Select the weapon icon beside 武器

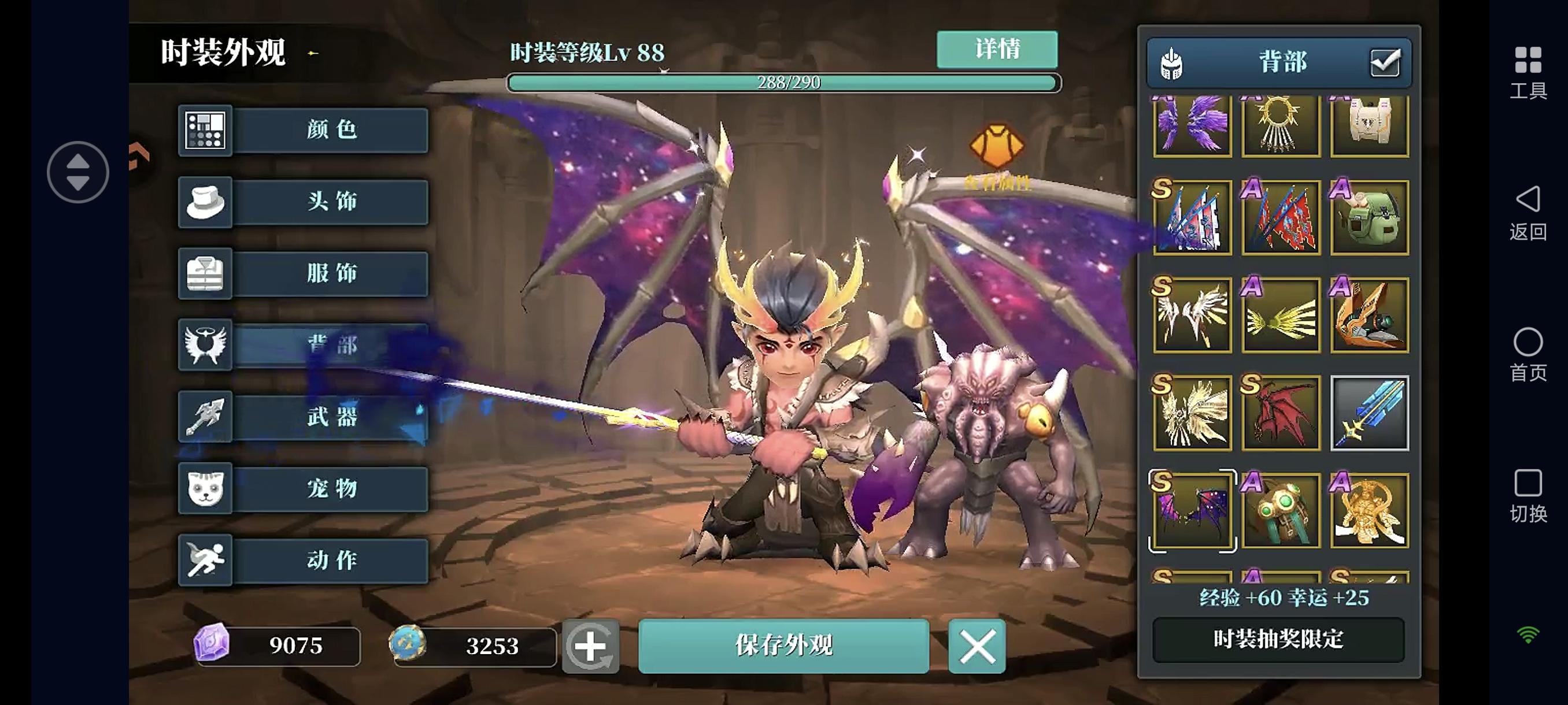(x=205, y=417)
